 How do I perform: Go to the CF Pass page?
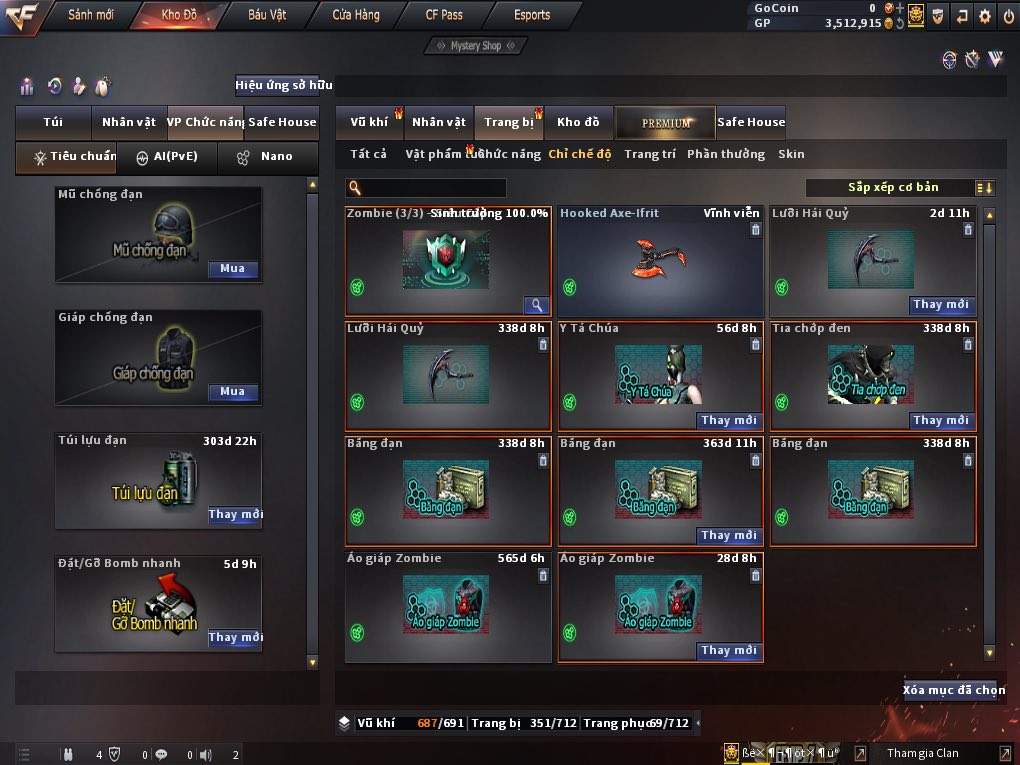444,15
